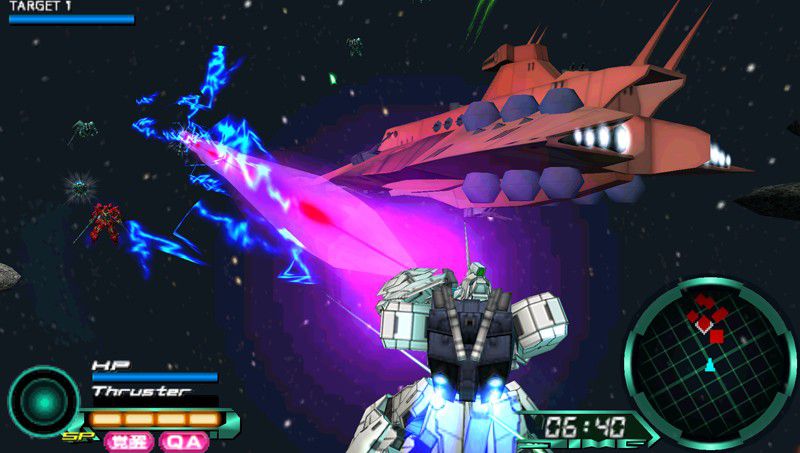Select the pink QA button
Screen dimensions: 800x453
click(x=185, y=440)
